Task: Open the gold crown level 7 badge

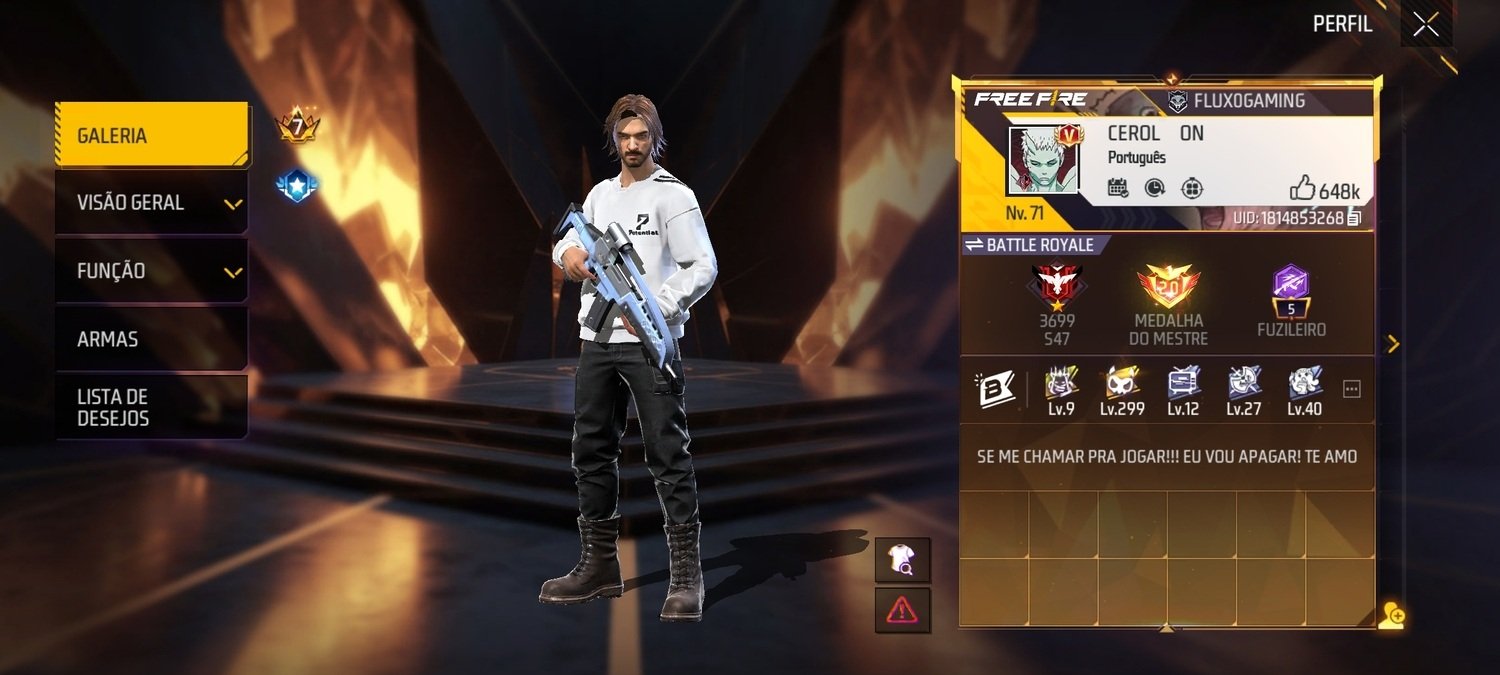Action: coord(296,127)
